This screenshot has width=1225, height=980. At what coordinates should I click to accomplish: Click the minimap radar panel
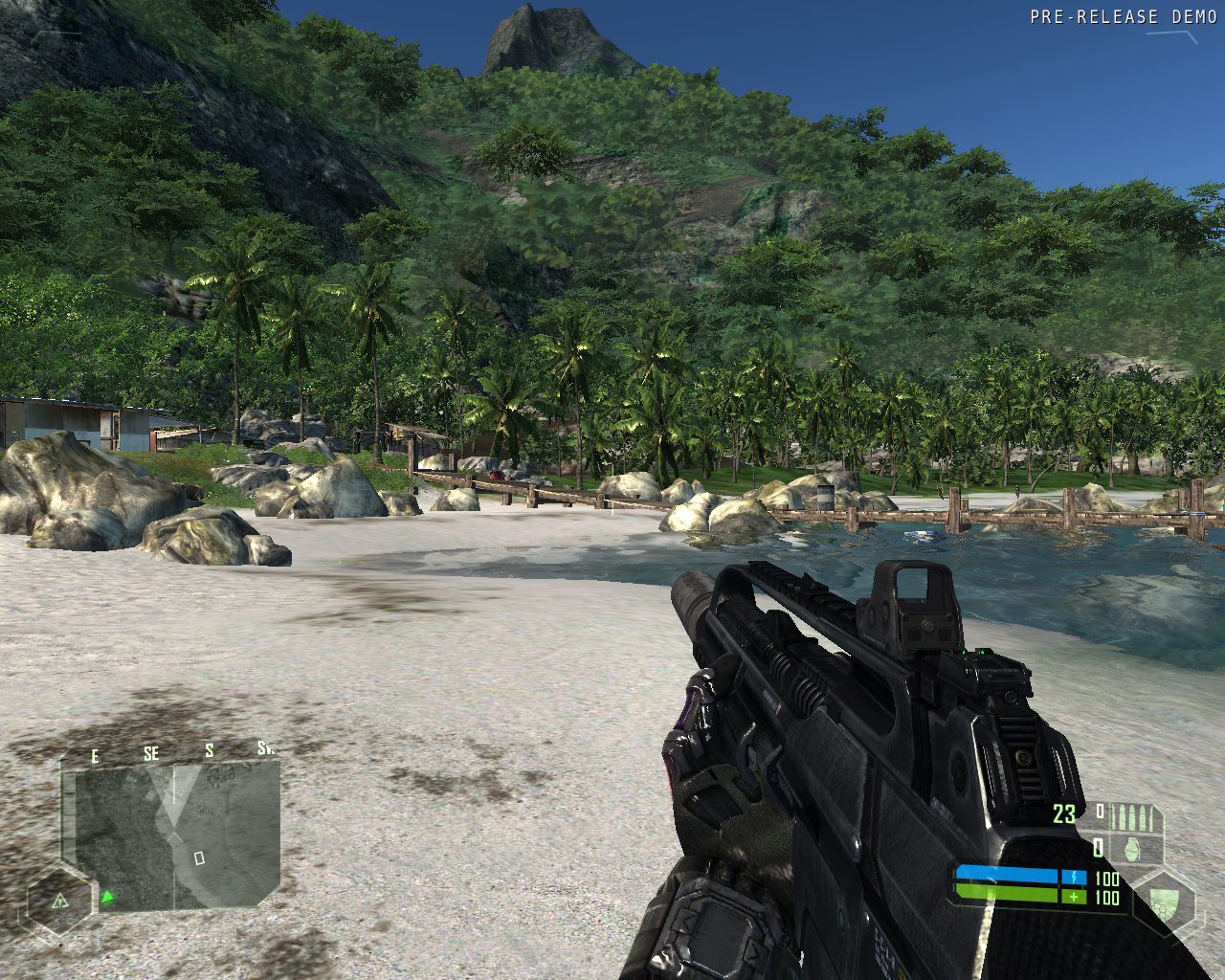click(x=172, y=835)
